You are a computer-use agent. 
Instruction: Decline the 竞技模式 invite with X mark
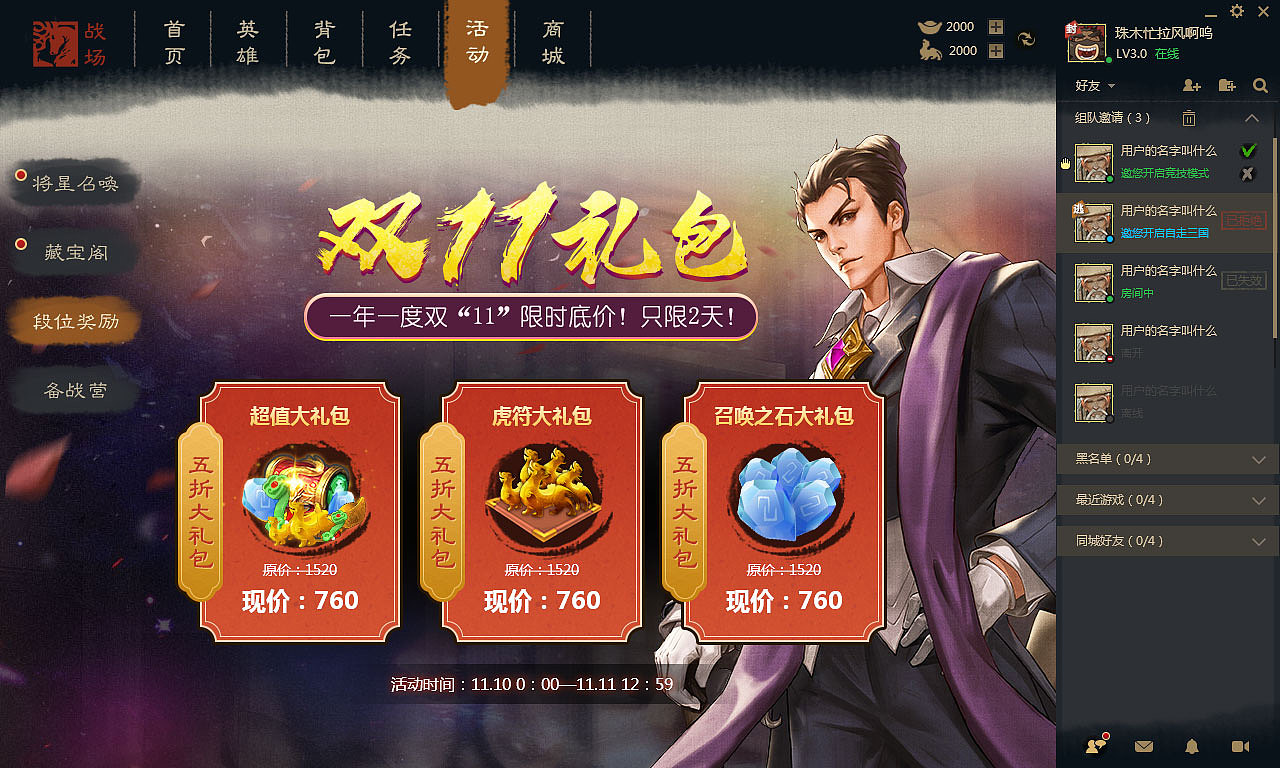pos(1247,174)
